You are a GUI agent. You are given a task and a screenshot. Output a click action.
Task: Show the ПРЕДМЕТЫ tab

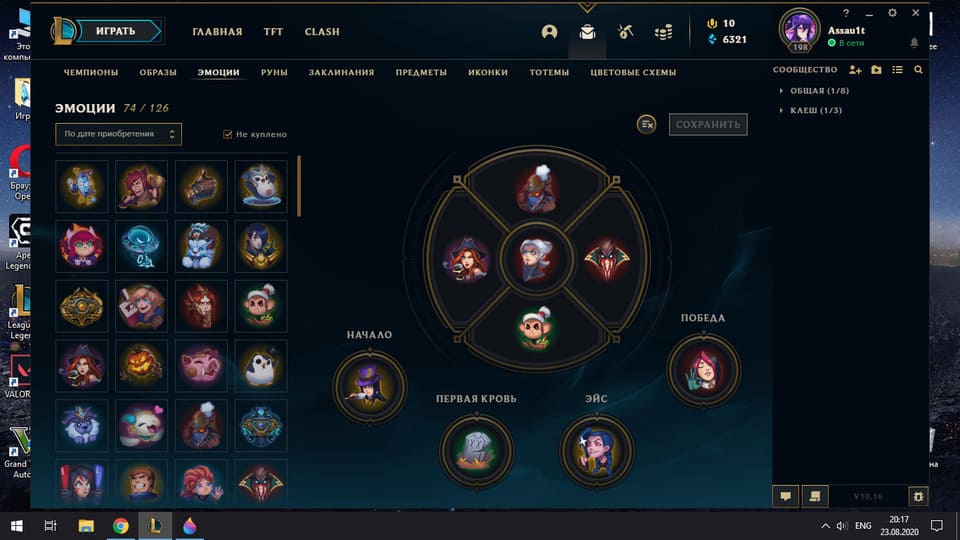click(x=421, y=72)
